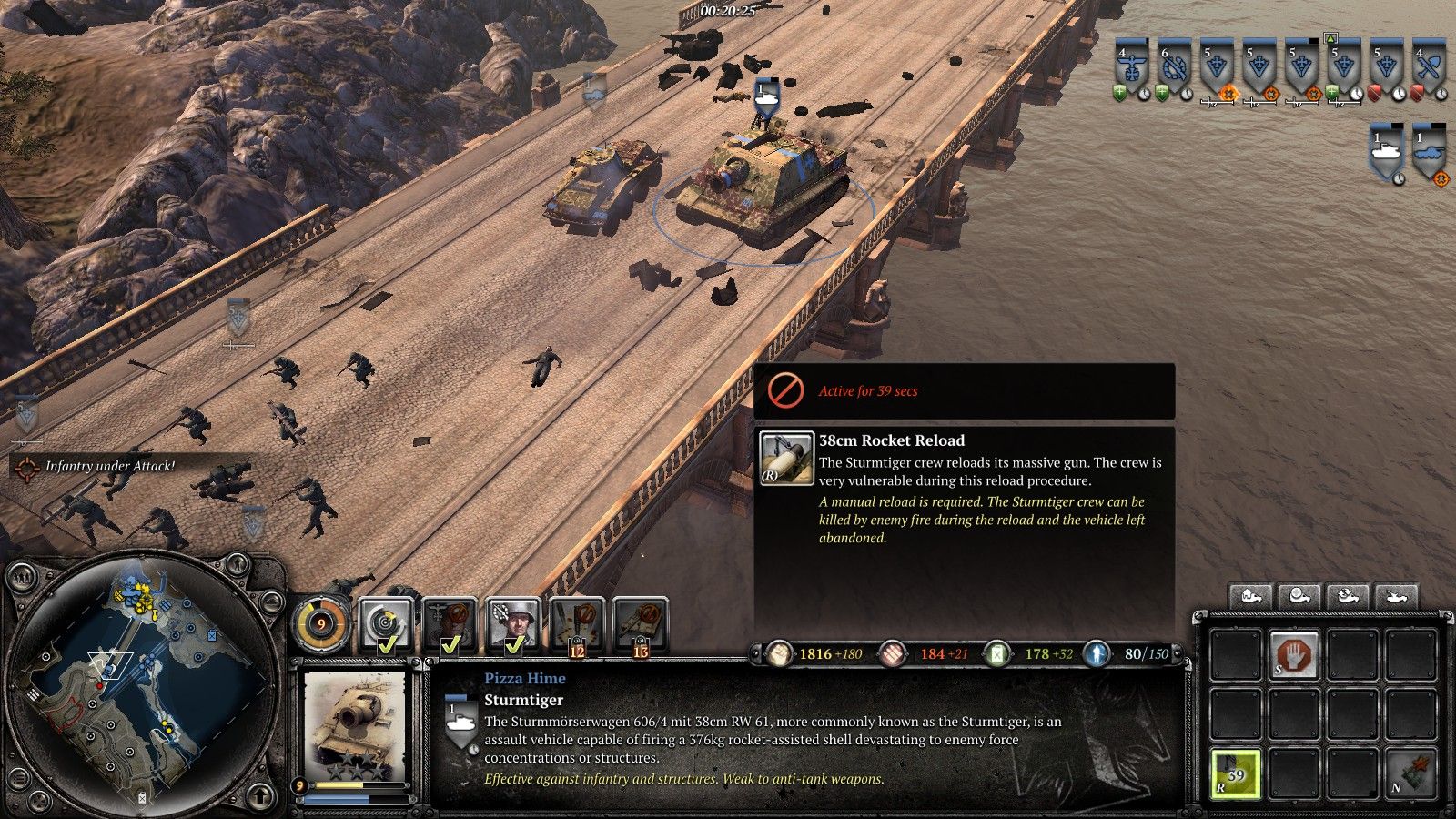Viewport: 1456px width, 819px height.
Task: Select the commander ability costing 13
Action: [641, 625]
